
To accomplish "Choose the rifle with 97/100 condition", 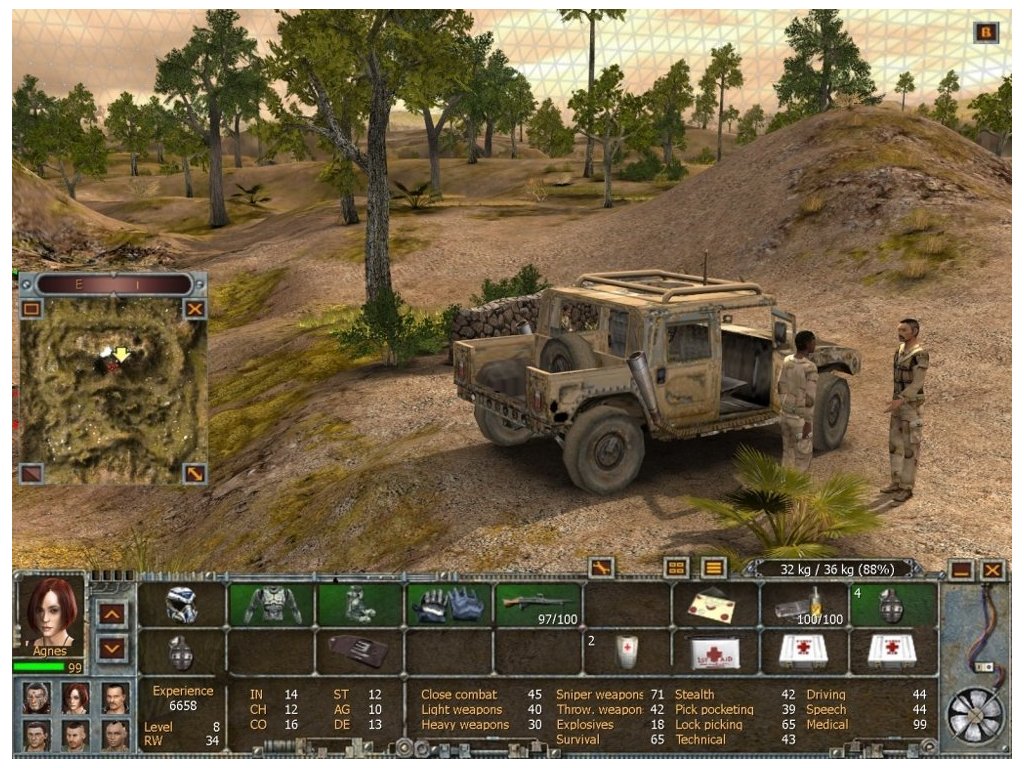I will pyautogui.click(x=538, y=604).
